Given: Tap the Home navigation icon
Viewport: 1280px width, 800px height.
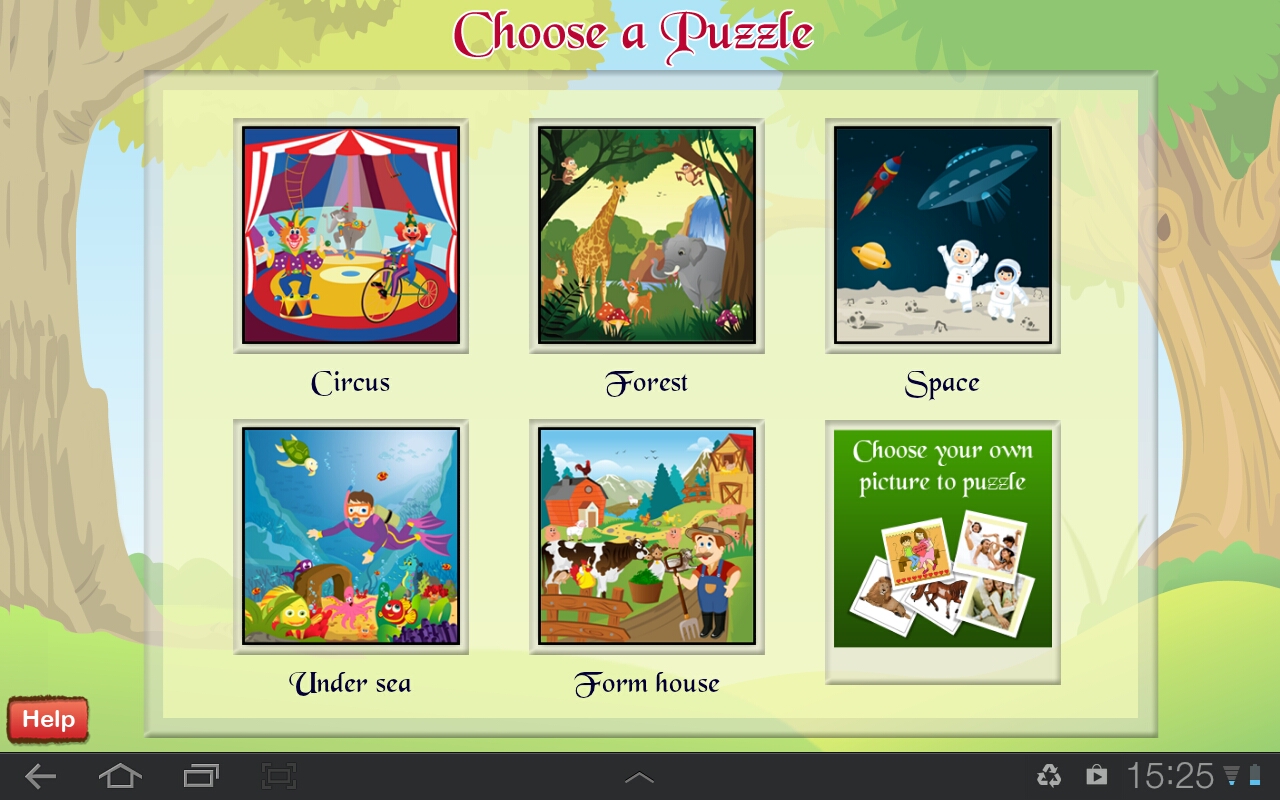Looking at the screenshot, I should (x=122, y=774).
